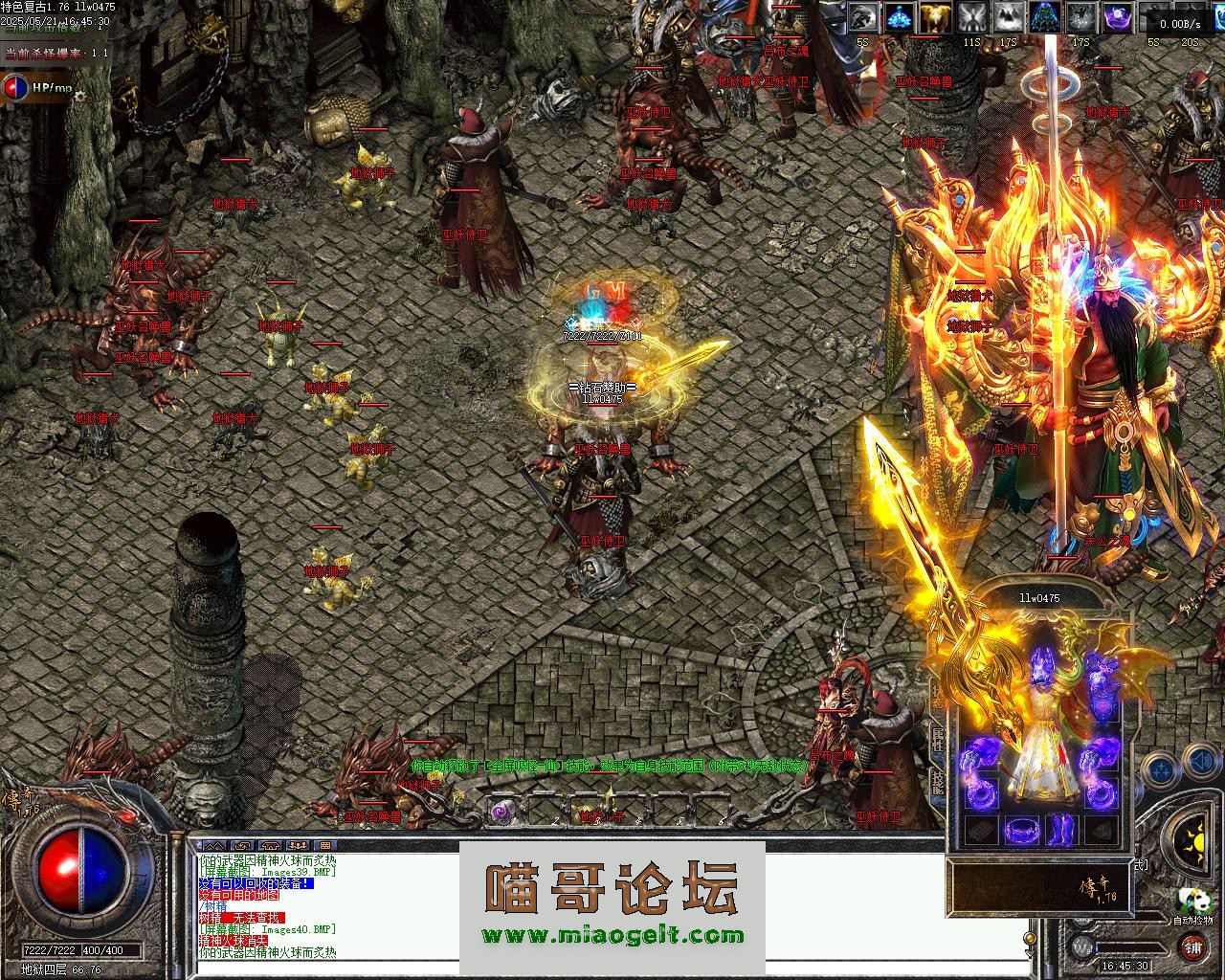
Task: Click the chat text input field
Action: (x=612, y=967)
